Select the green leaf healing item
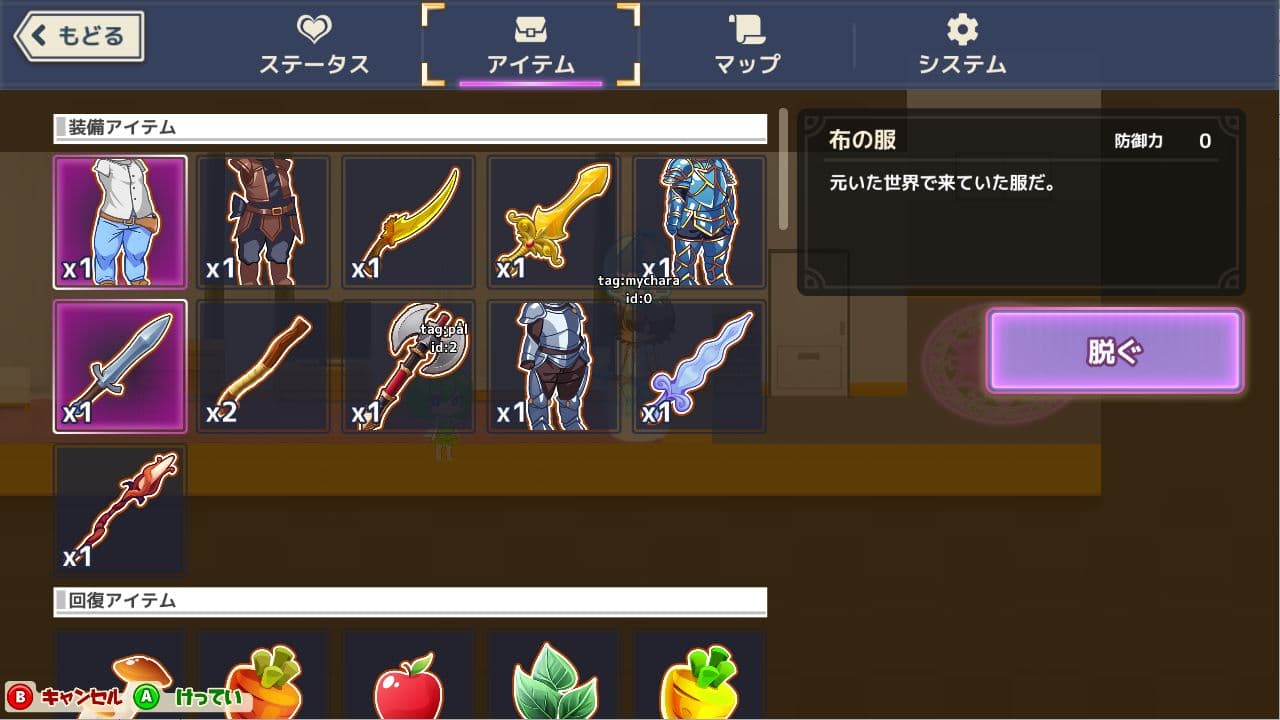 (x=552, y=680)
